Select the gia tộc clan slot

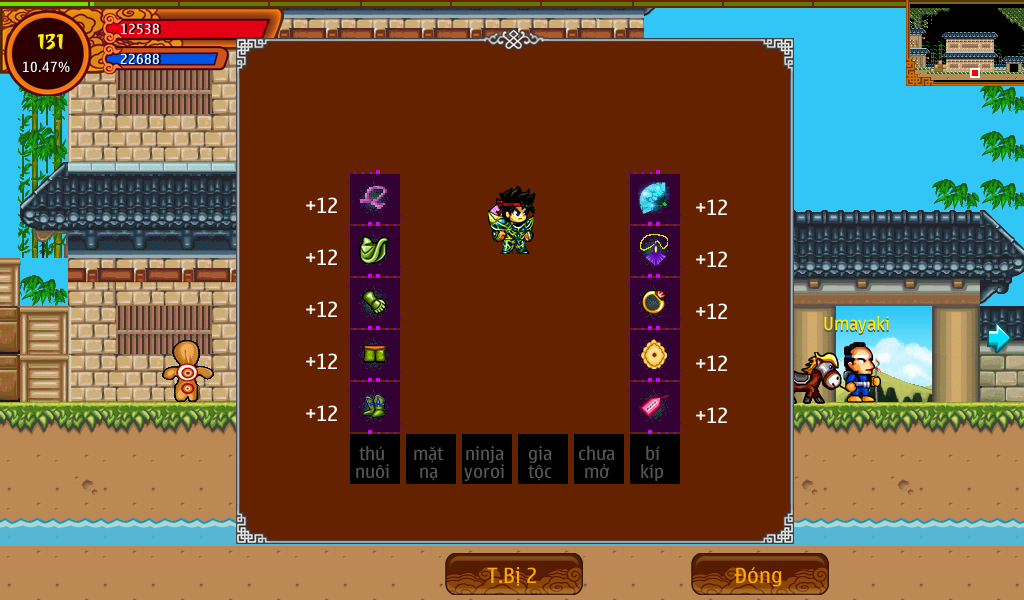pyautogui.click(x=543, y=459)
